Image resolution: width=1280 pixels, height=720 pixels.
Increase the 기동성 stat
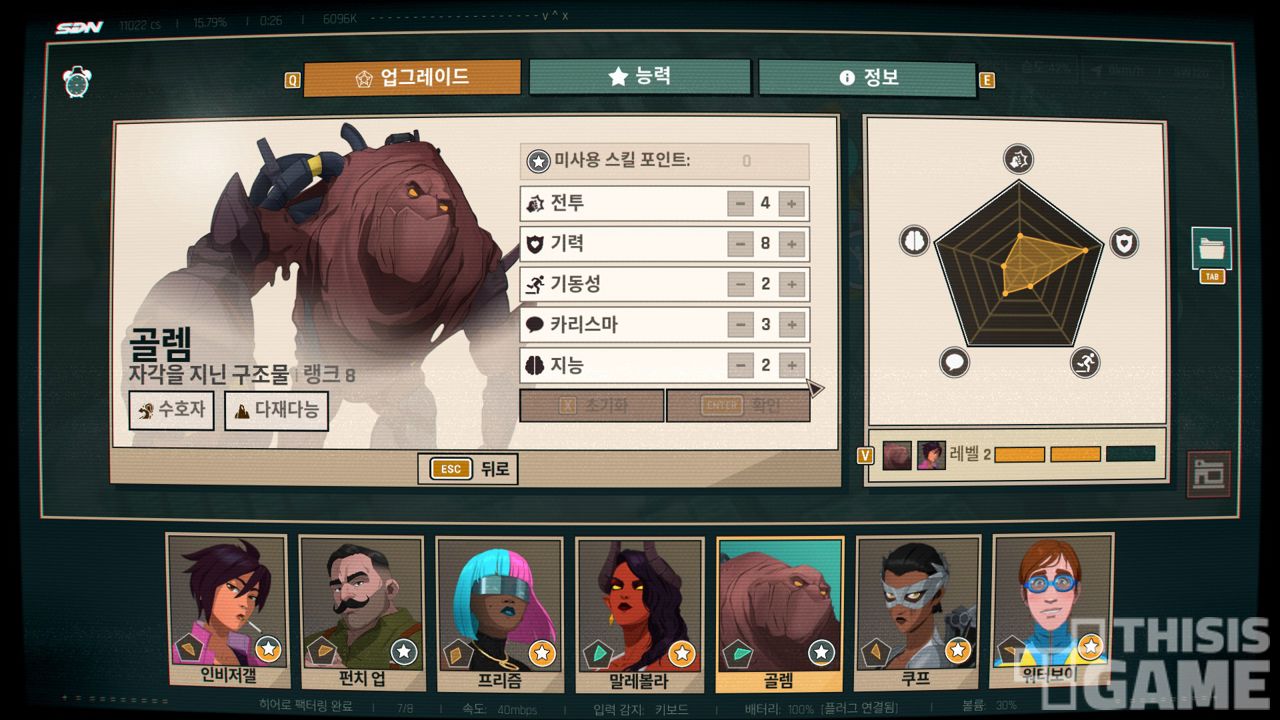791,285
